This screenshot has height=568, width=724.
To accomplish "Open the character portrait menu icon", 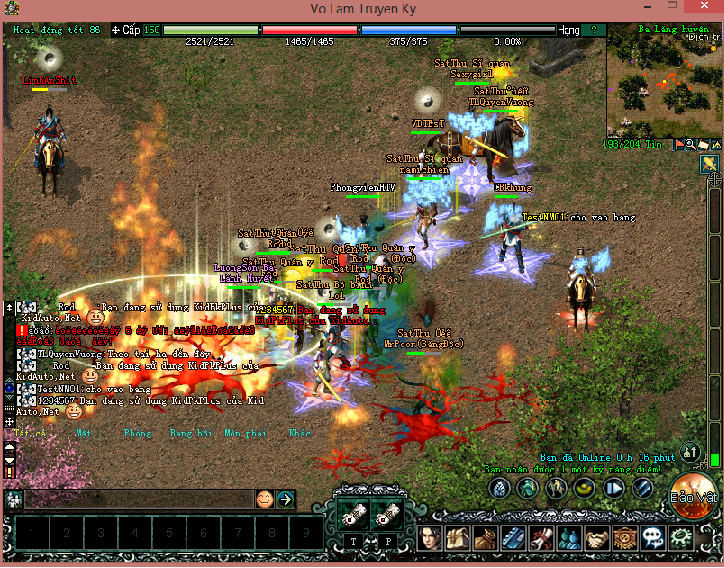I will tap(431, 538).
